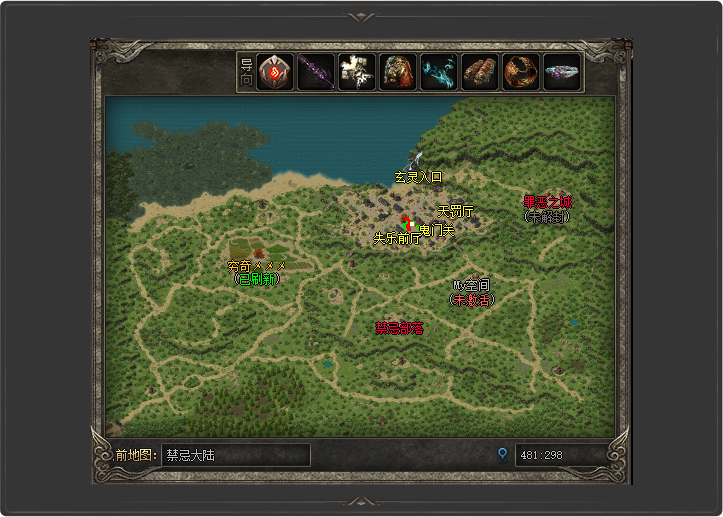Viewport: 723px width, 517px height.
Task: Open the bronze chest armor guide icon
Action: click(x=398, y=73)
